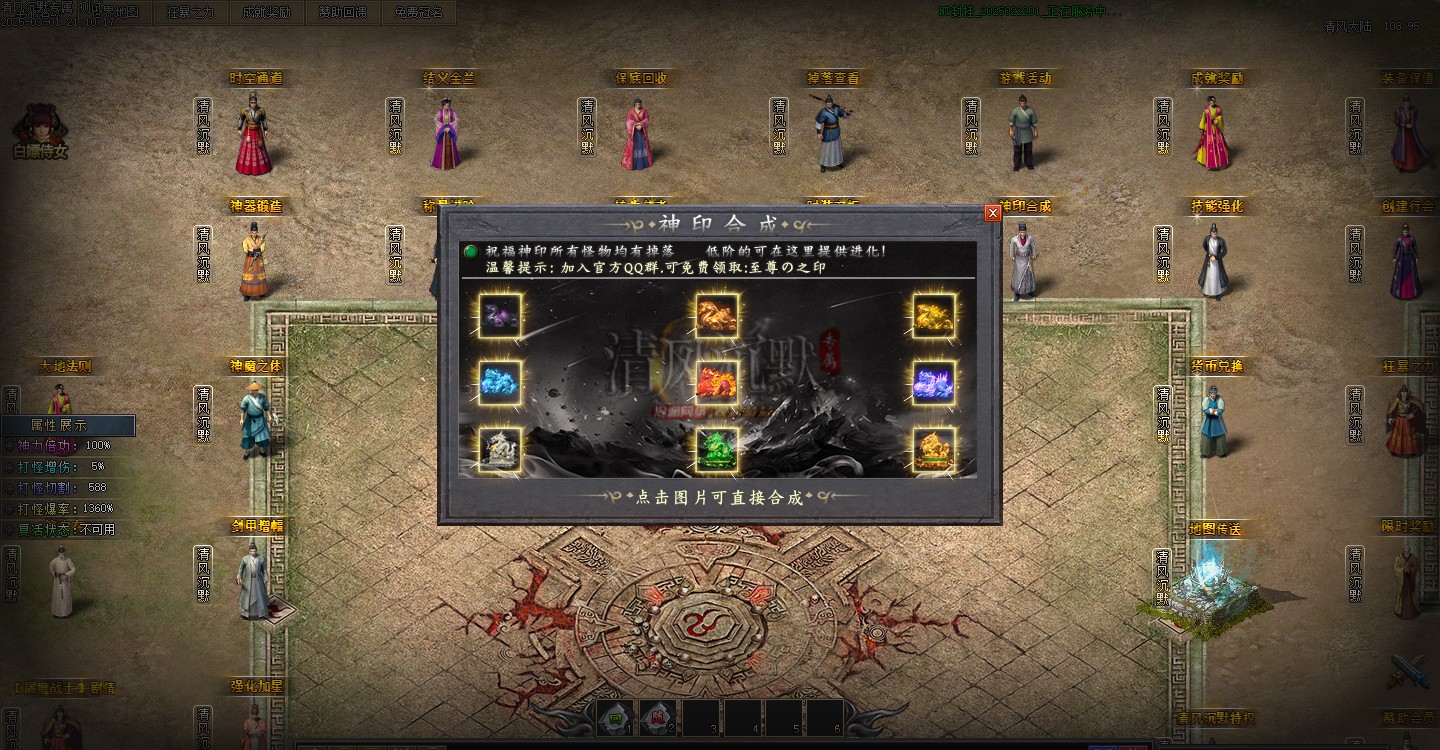The width and height of the screenshot is (1440, 750).
Task: Open the 赞助回馈 menu
Action: tap(343, 13)
